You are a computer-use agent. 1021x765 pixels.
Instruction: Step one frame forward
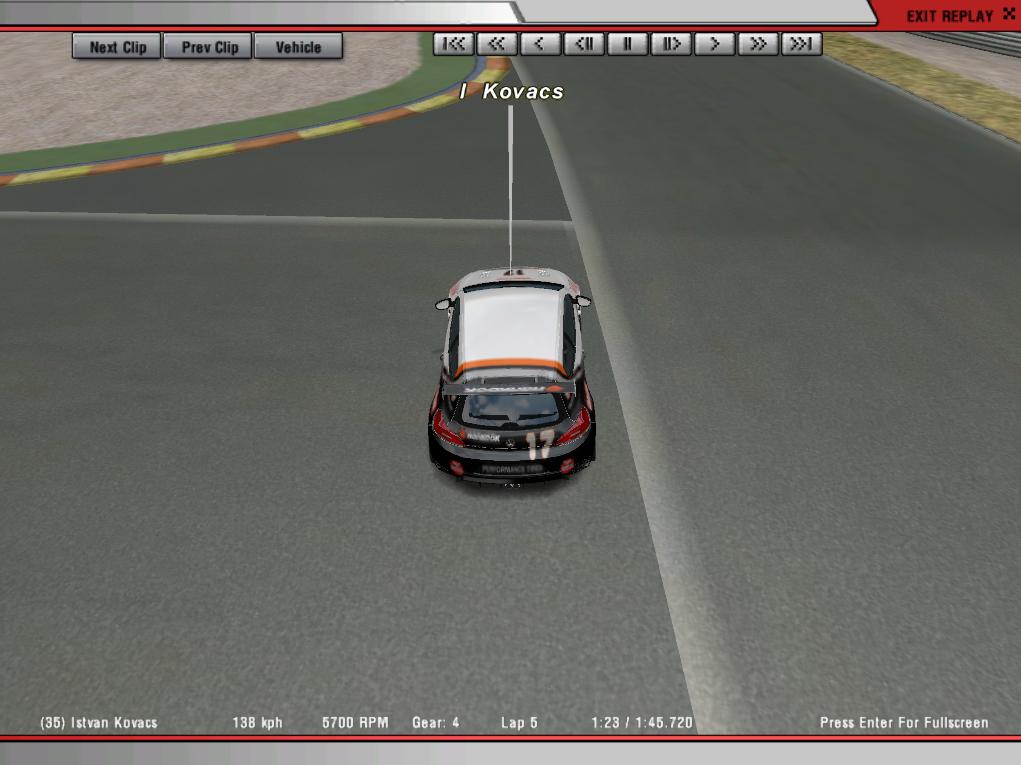click(x=671, y=44)
